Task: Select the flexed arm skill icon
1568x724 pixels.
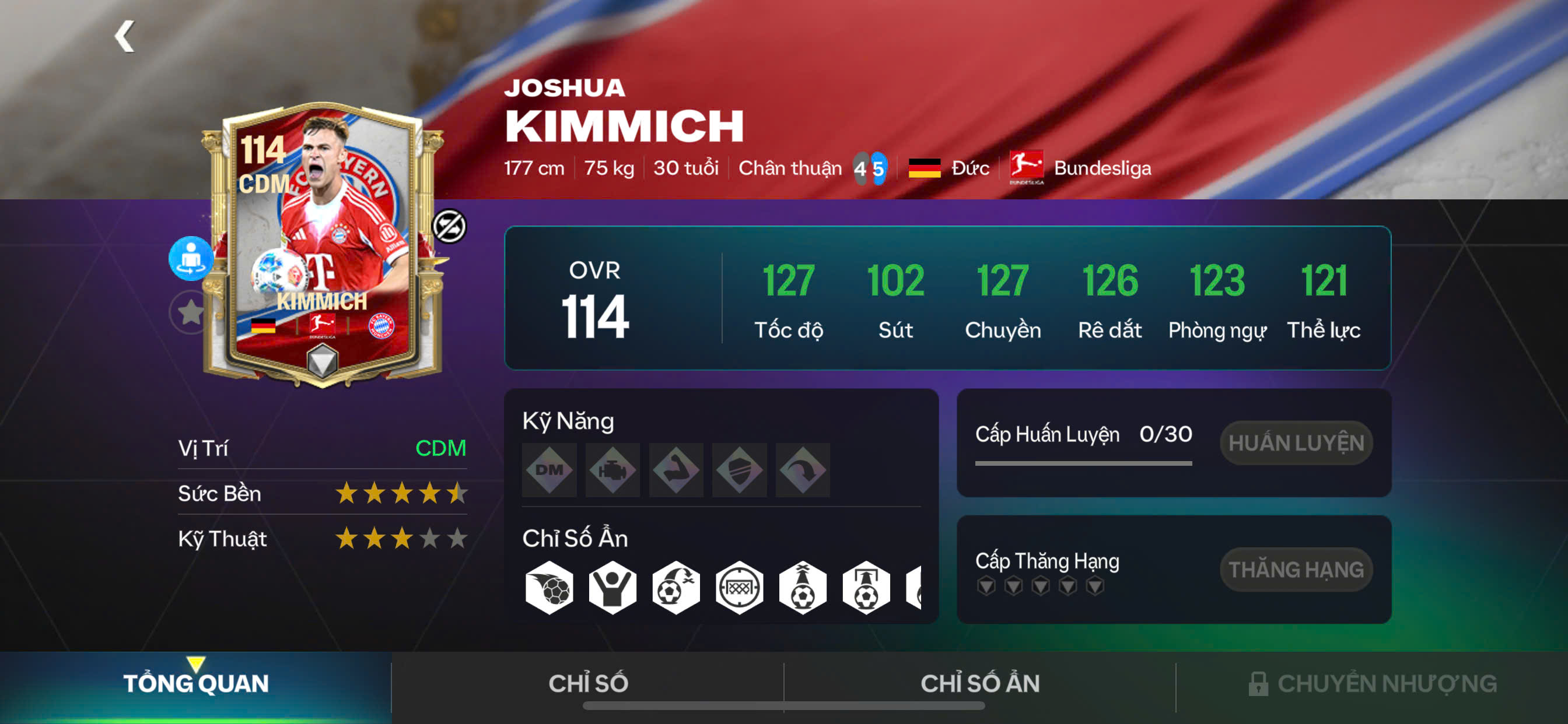Action: (x=675, y=470)
